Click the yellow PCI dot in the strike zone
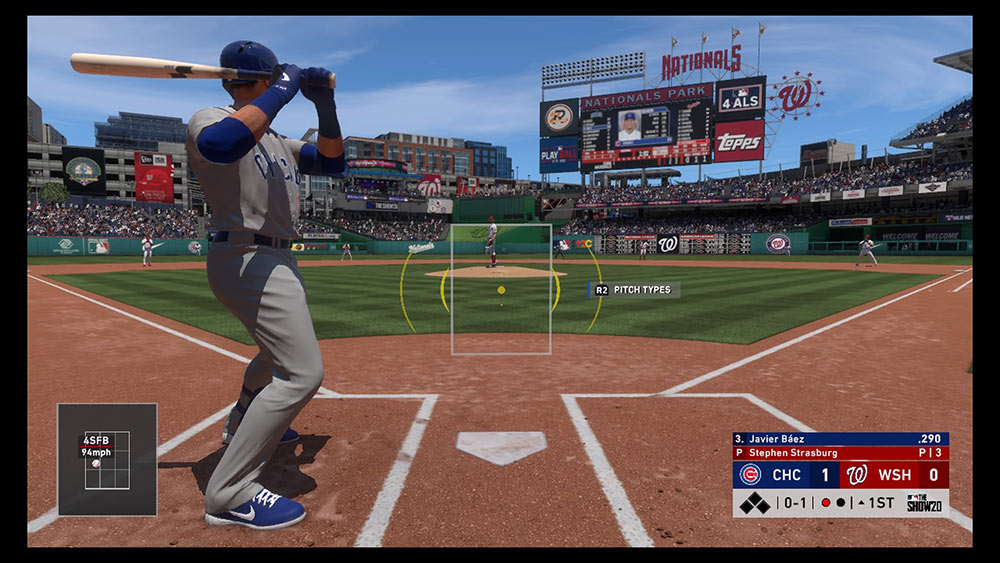 tap(501, 290)
